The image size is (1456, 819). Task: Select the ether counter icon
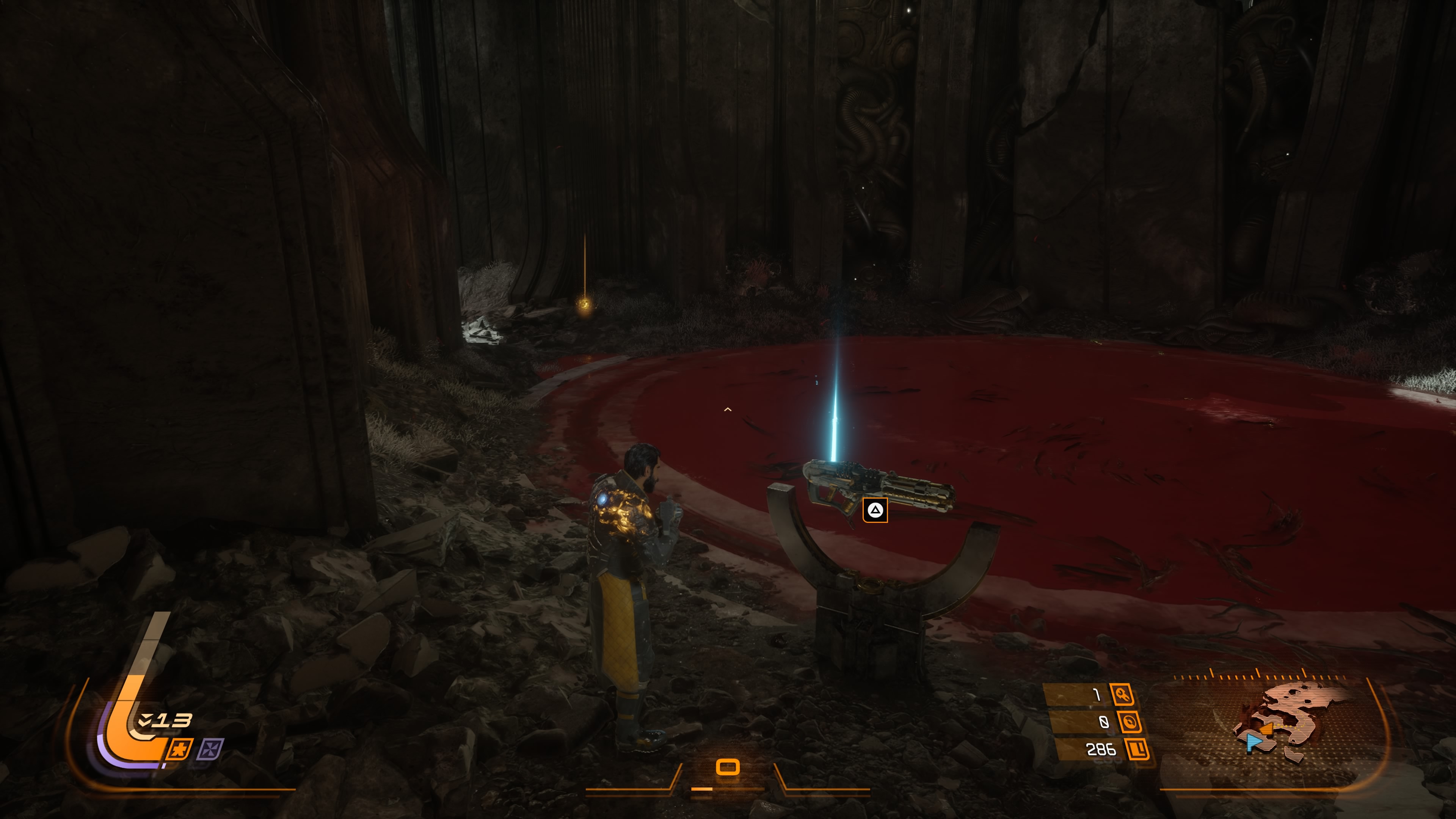[1129, 722]
